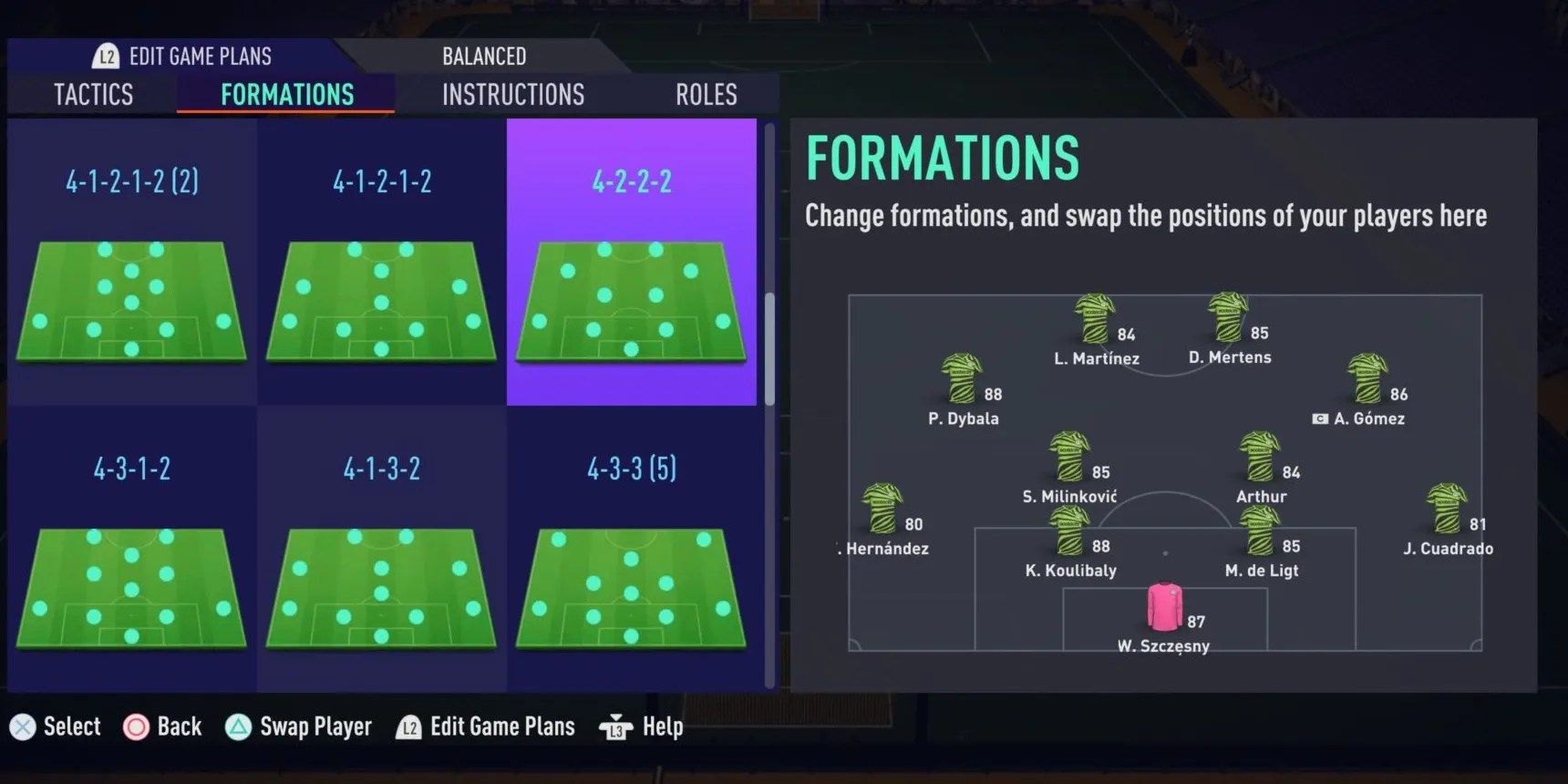Image resolution: width=1568 pixels, height=784 pixels.
Task: Click L. Martinez's striker jersey icon
Action: [x=1092, y=319]
